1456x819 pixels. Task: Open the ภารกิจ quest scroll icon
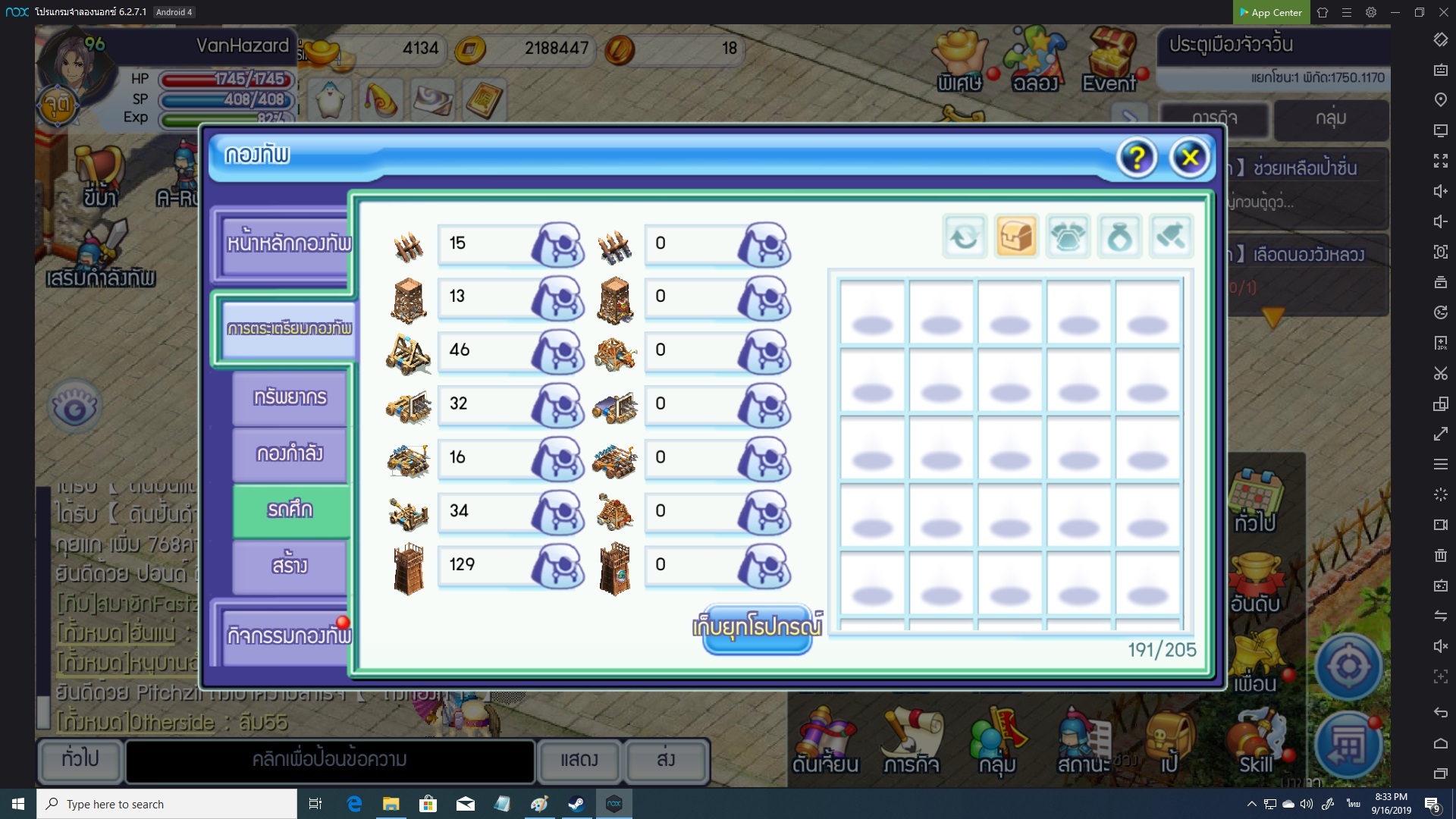point(912,742)
